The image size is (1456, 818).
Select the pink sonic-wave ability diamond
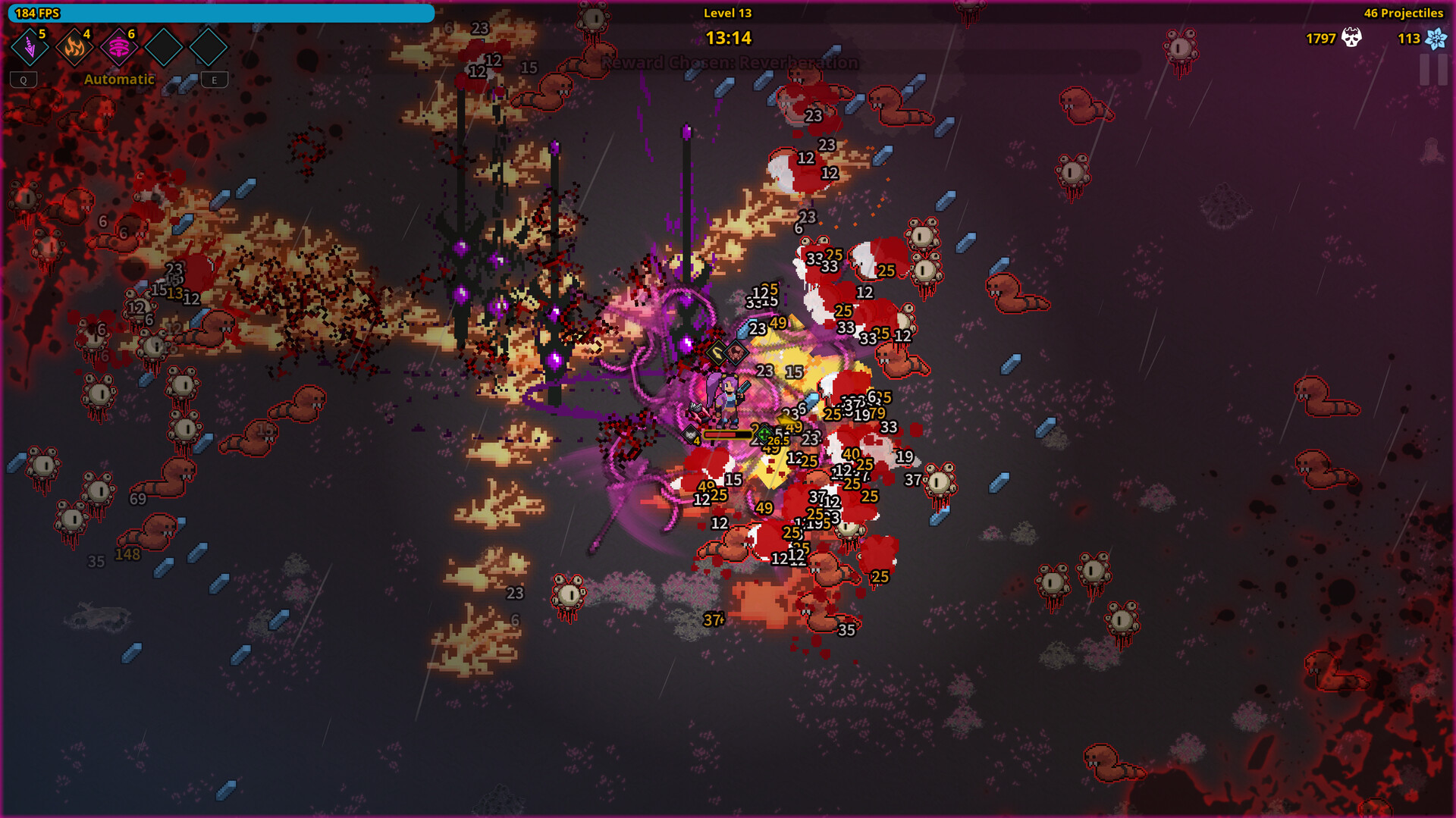[x=119, y=47]
